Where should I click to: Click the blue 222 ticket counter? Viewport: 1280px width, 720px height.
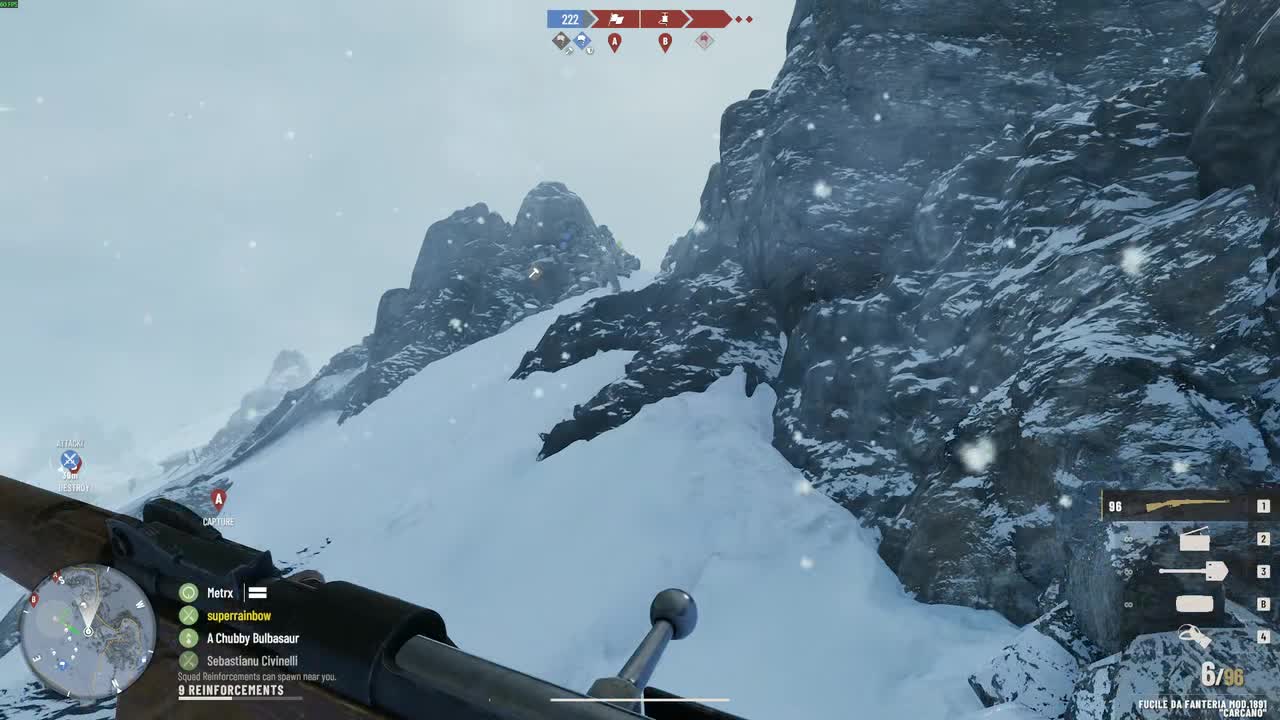click(x=569, y=19)
